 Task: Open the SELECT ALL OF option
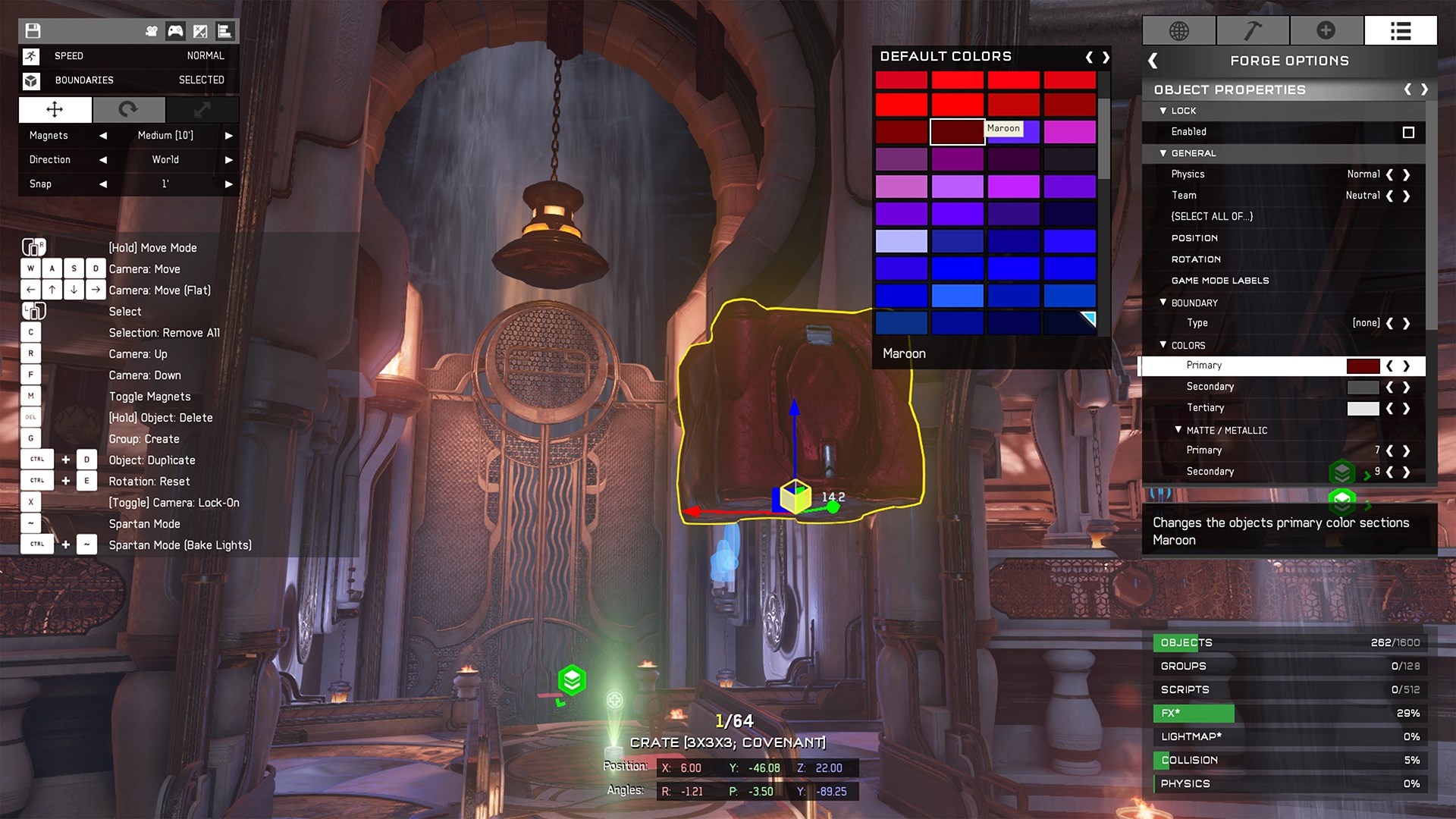pos(1213,216)
